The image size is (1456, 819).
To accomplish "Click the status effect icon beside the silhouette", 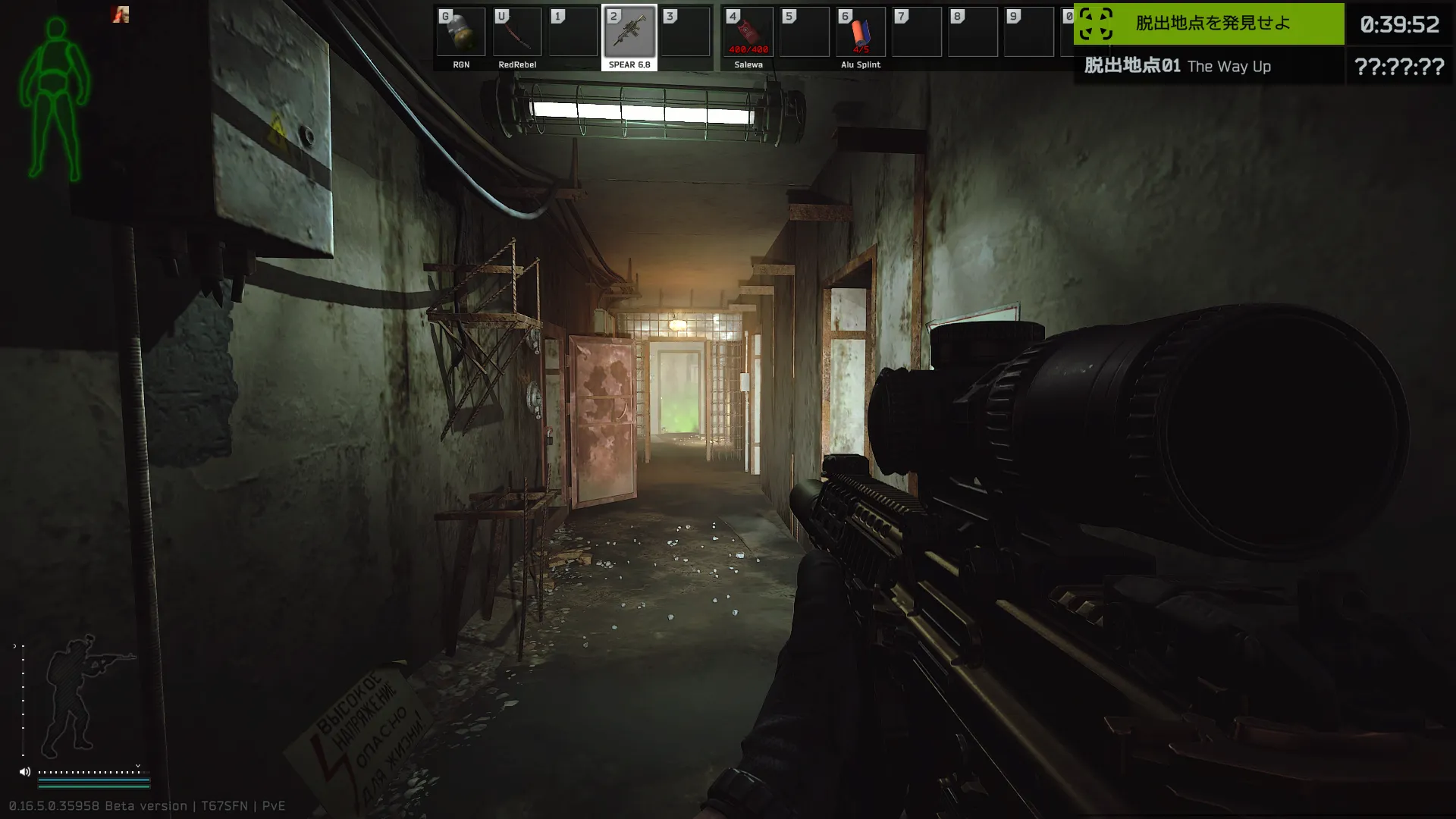I will pyautogui.click(x=121, y=14).
